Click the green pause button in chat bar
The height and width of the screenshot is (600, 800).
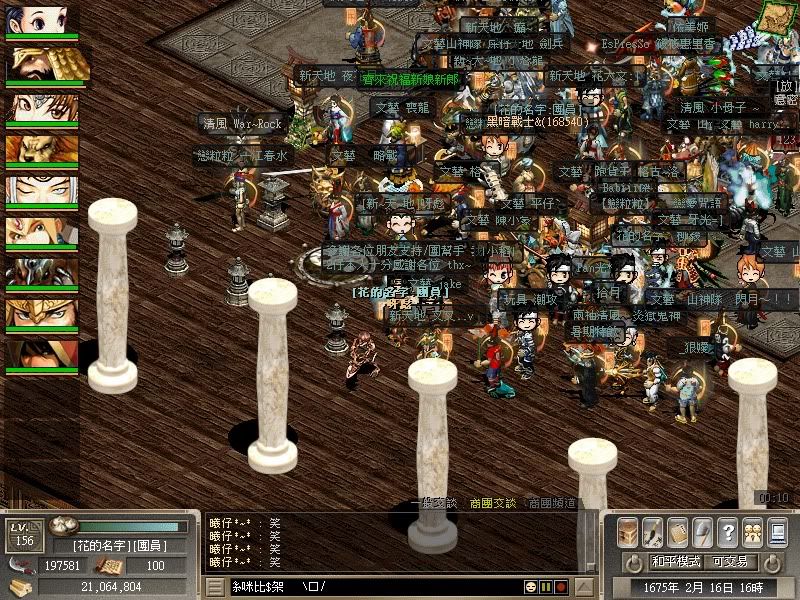pyautogui.click(x=547, y=586)
